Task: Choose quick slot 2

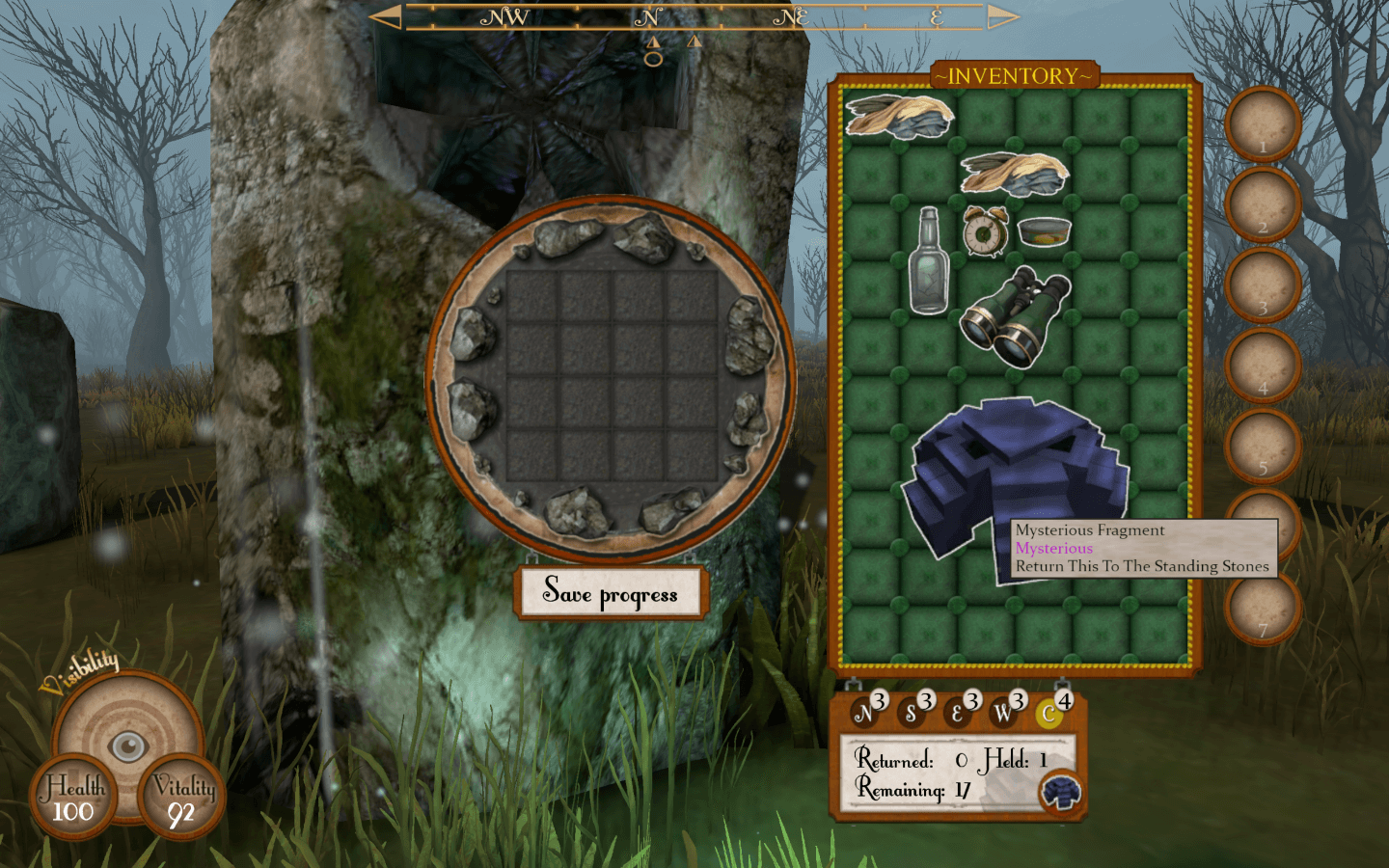Action: coord(1263,204)
